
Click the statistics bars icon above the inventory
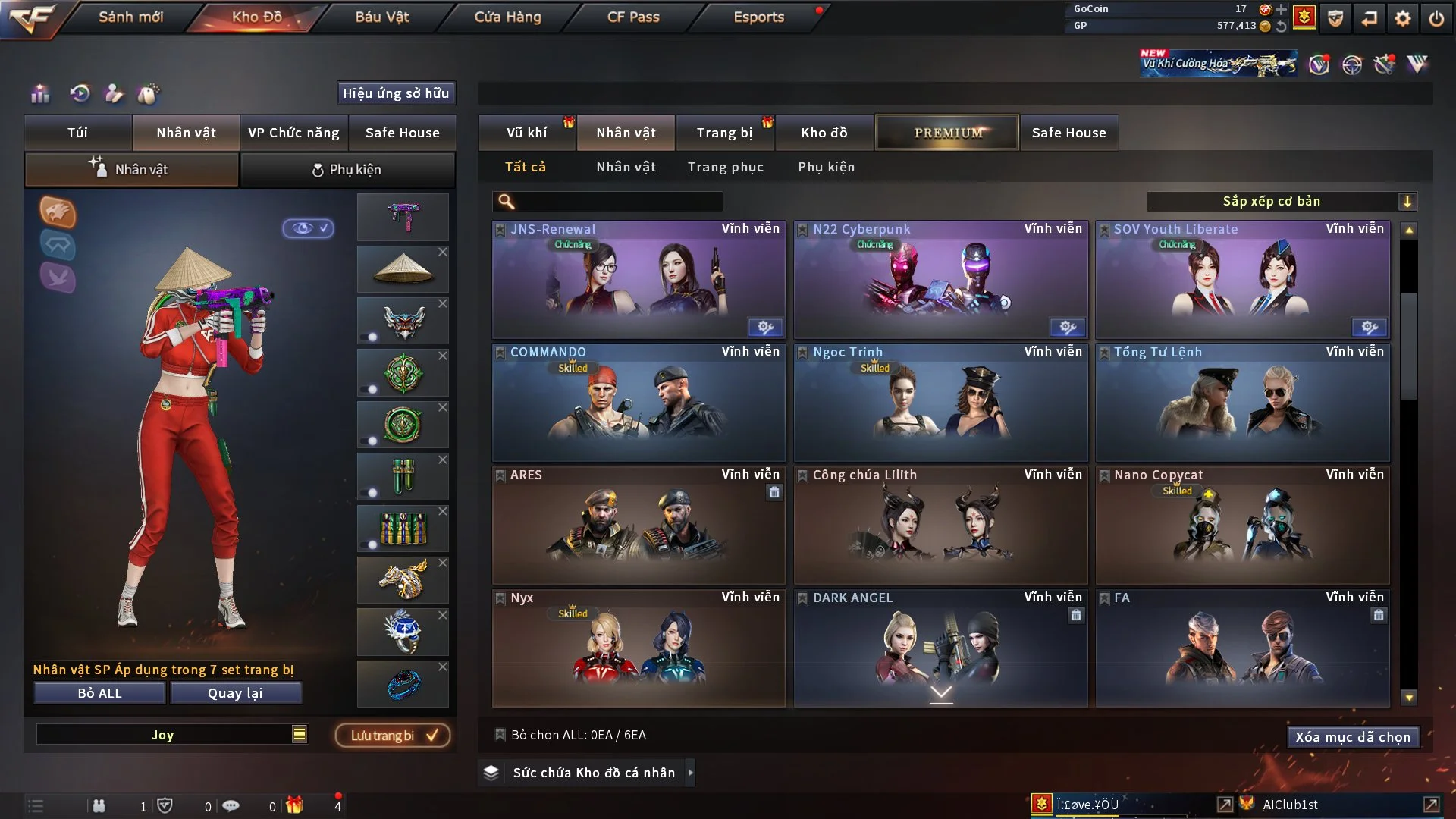click(x=39, y=94)
